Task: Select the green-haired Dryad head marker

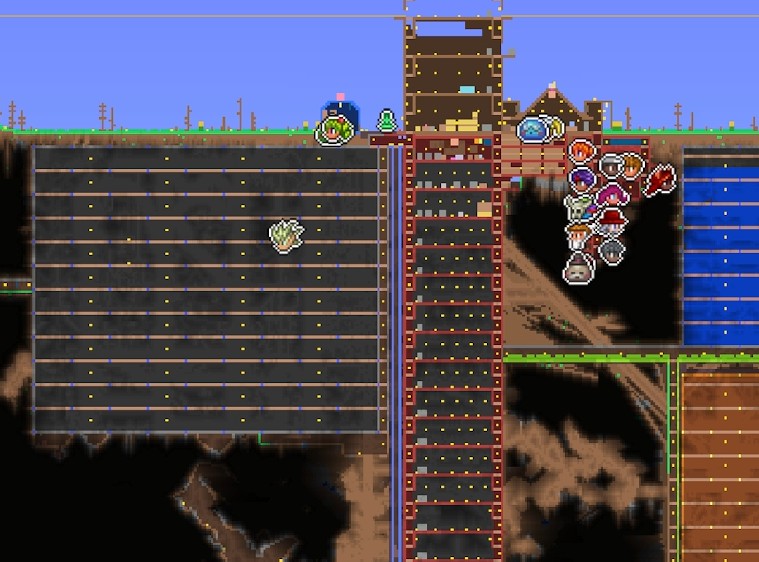Action: (x=336, y=130)
